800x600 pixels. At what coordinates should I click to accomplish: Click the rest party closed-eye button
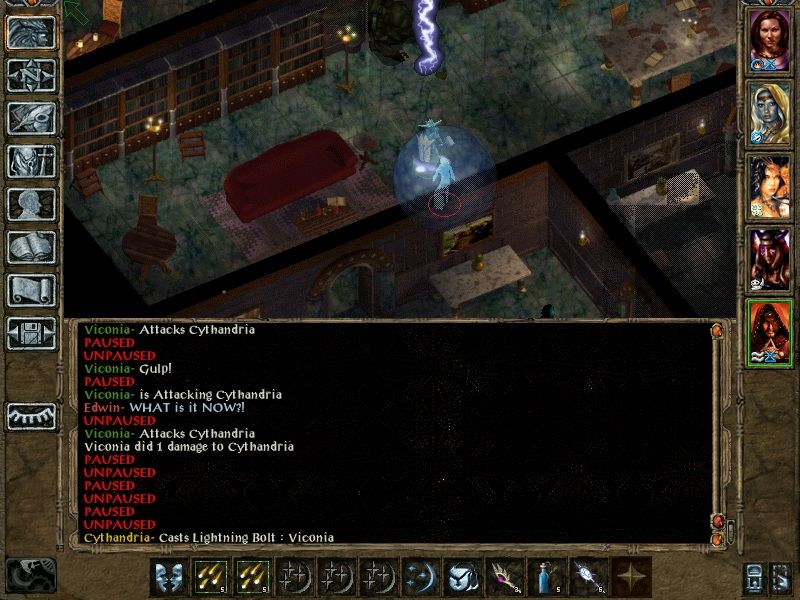[31, 415]
